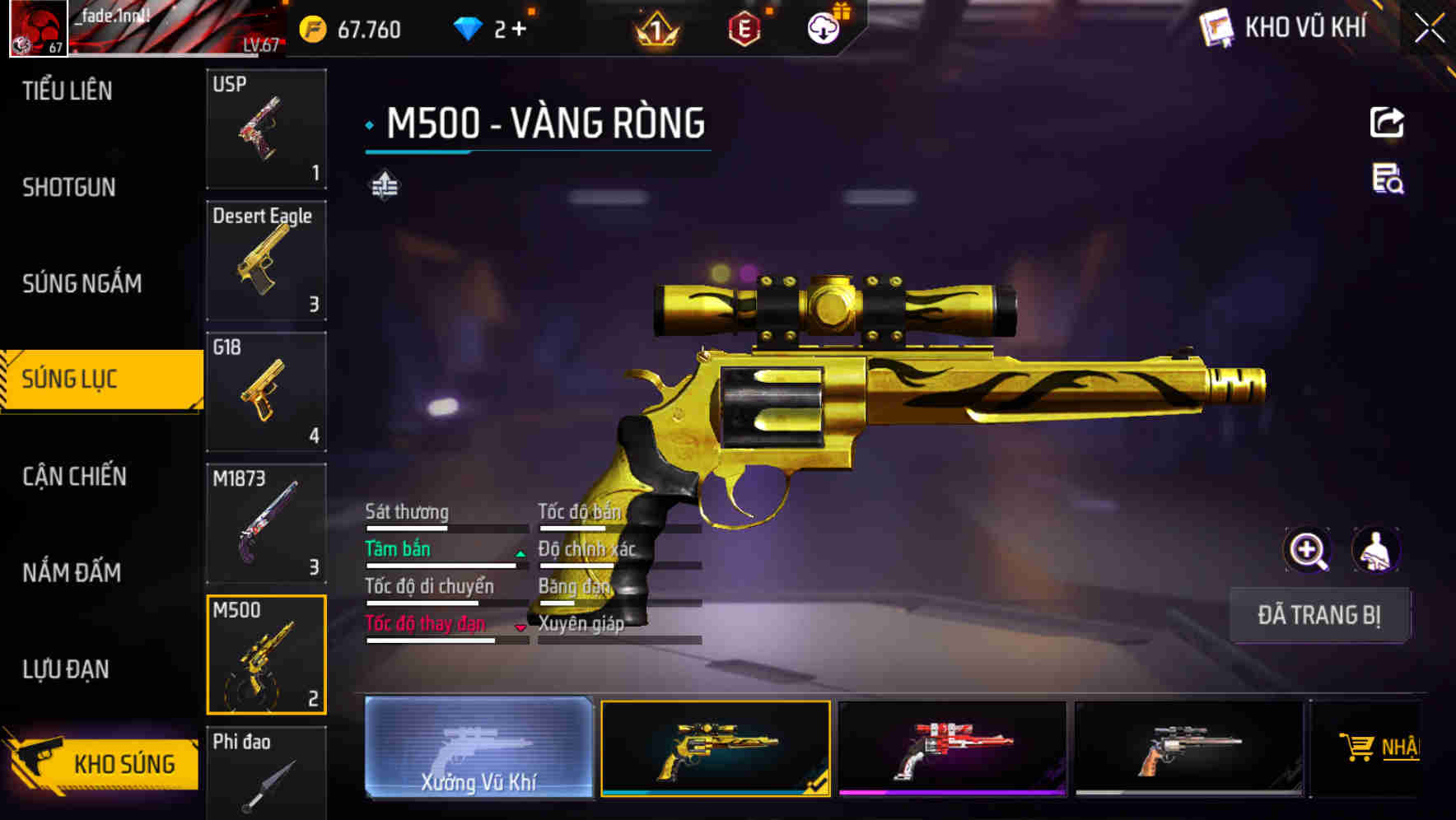Select the Desert Eagle in the weapon list
Image resolution: width=1456 pixels, height=820 pixels.
(x=265, y=260)
